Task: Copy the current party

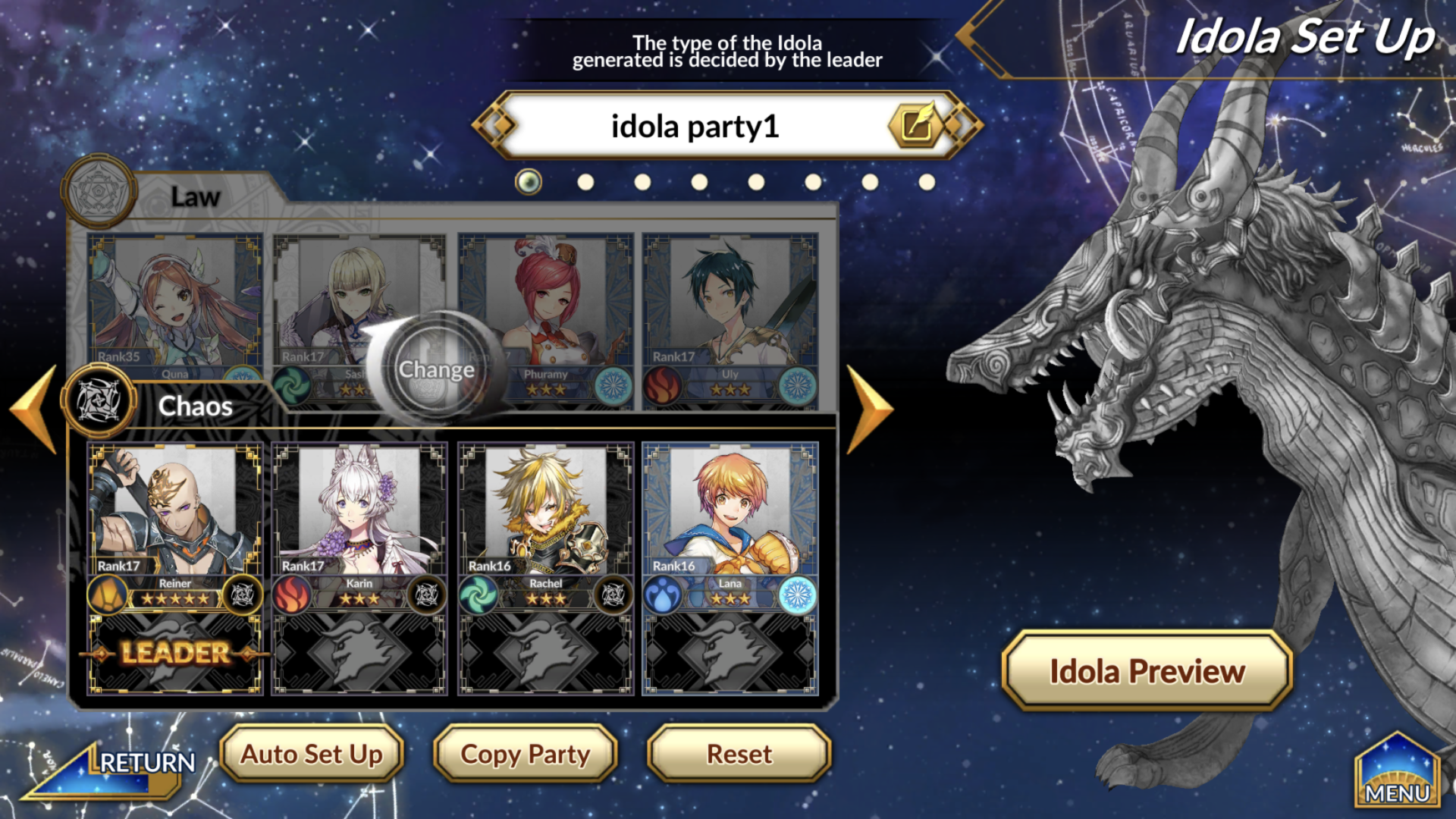Action: coord(525,754)
